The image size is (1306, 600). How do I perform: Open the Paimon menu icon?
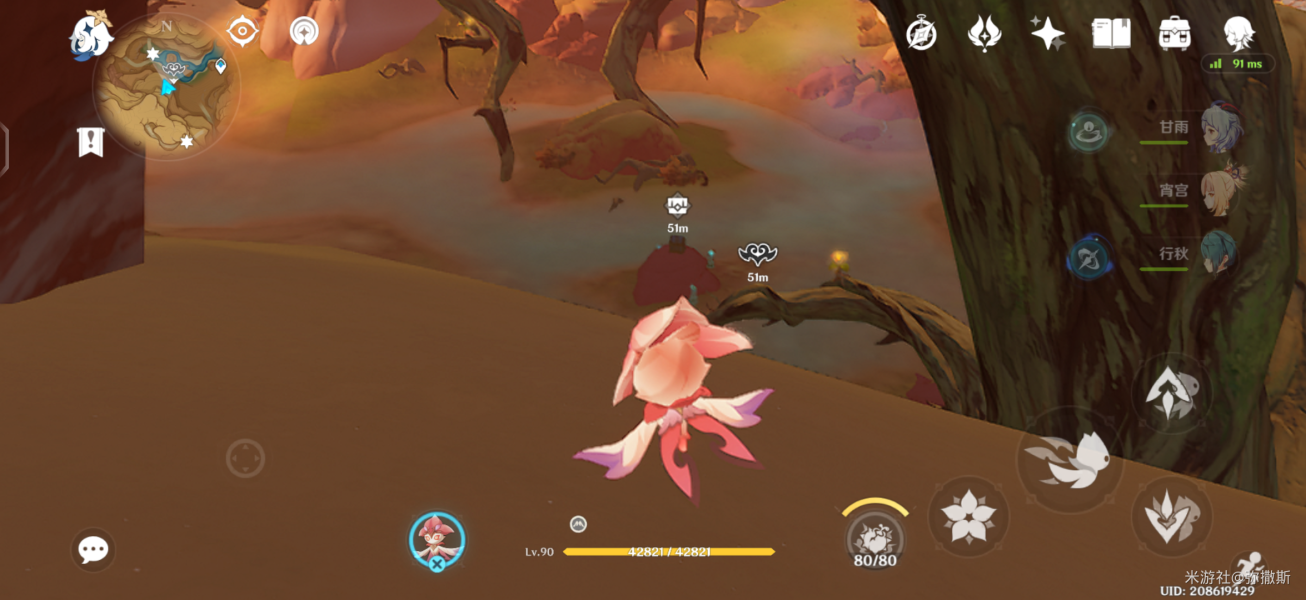click(90, 37)
